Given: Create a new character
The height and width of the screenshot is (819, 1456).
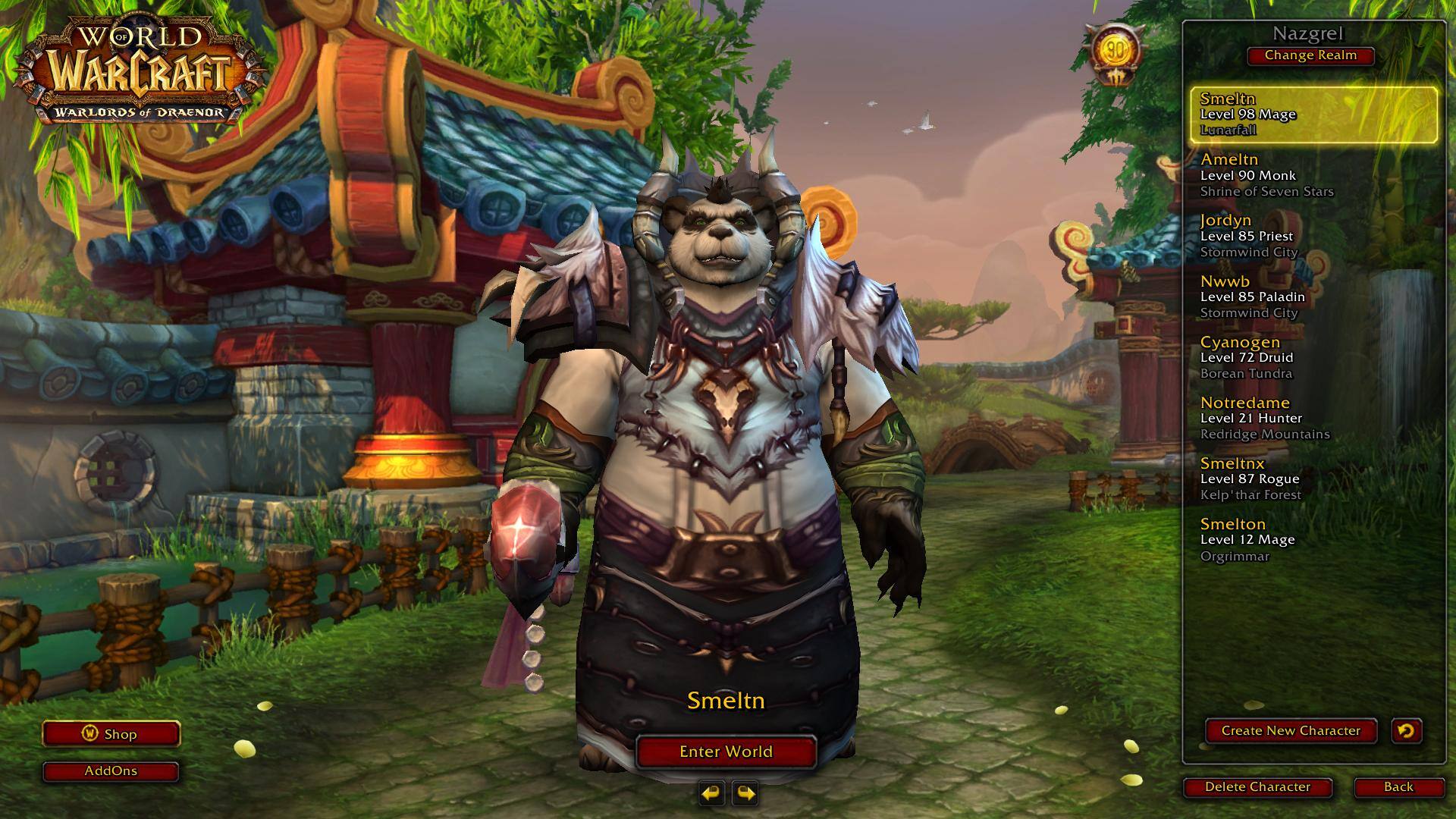Looking at the screenshot, I should (x=1291, y=731).
